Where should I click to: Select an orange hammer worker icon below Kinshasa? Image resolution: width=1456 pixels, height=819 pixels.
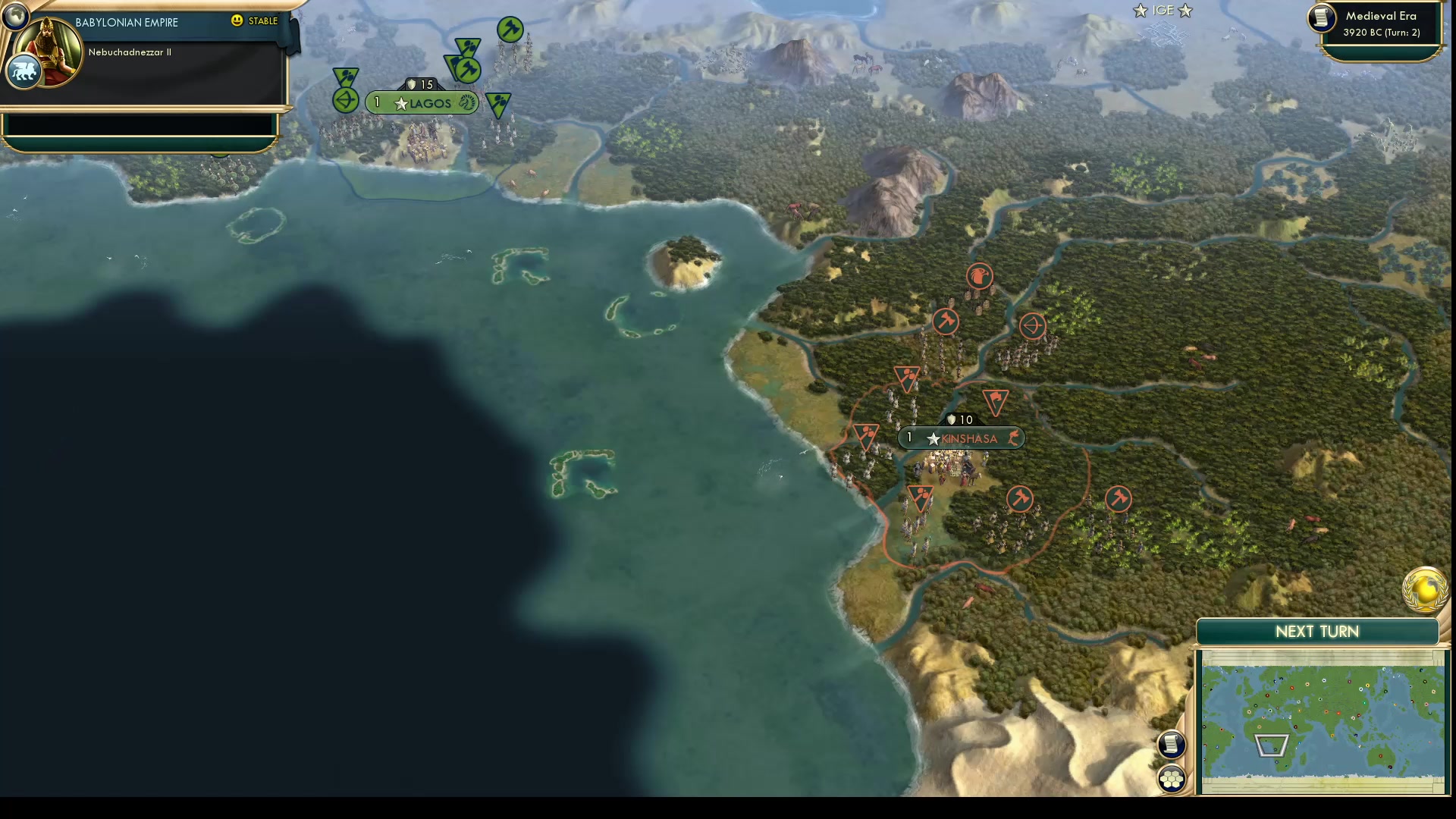click(x=1021, y=499)
